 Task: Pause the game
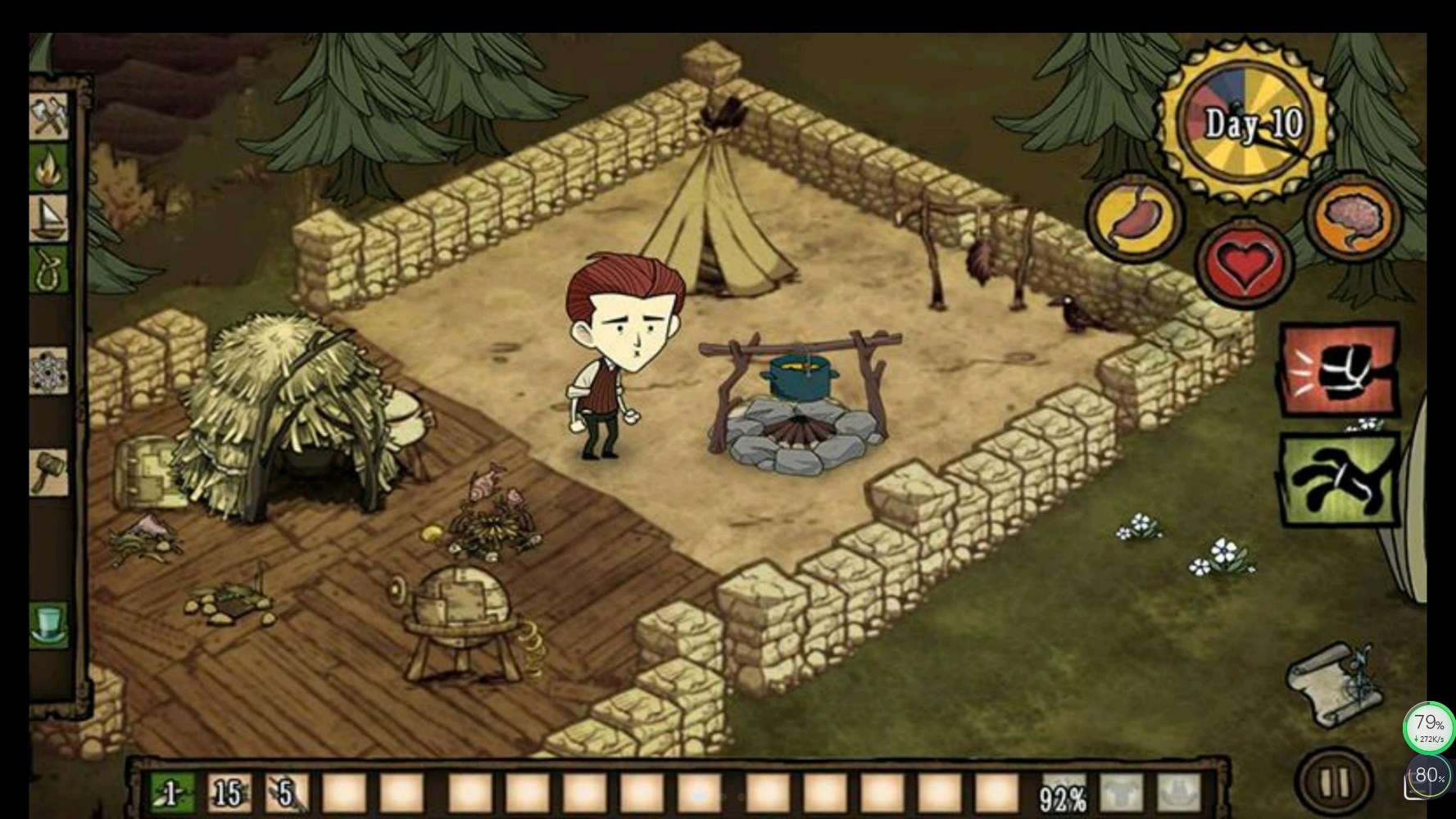pos(1333,782)
